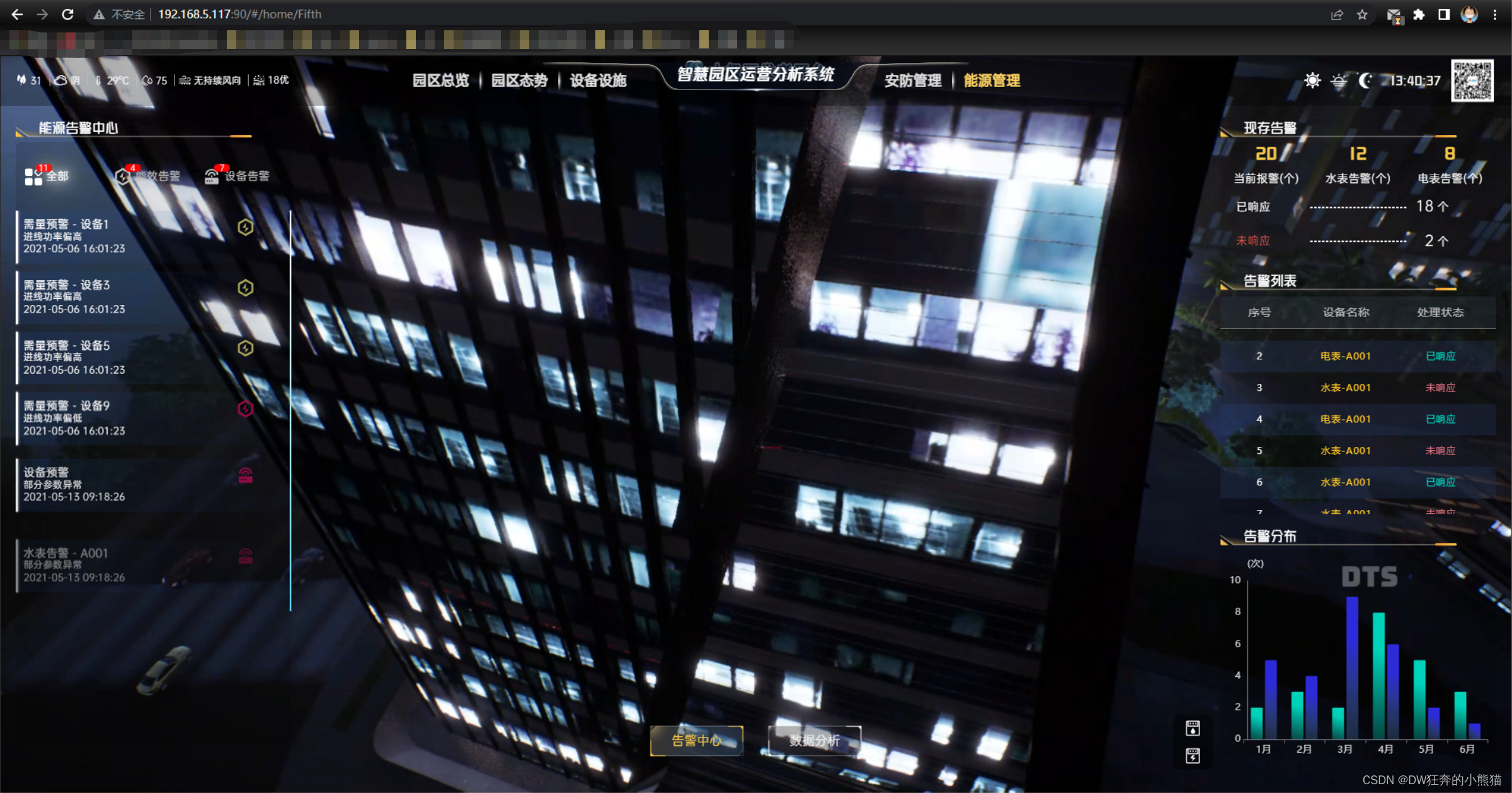This screenshot has height=793, width=1512.
Task: Reload the page with the browser refresh button
Action: 68,14
